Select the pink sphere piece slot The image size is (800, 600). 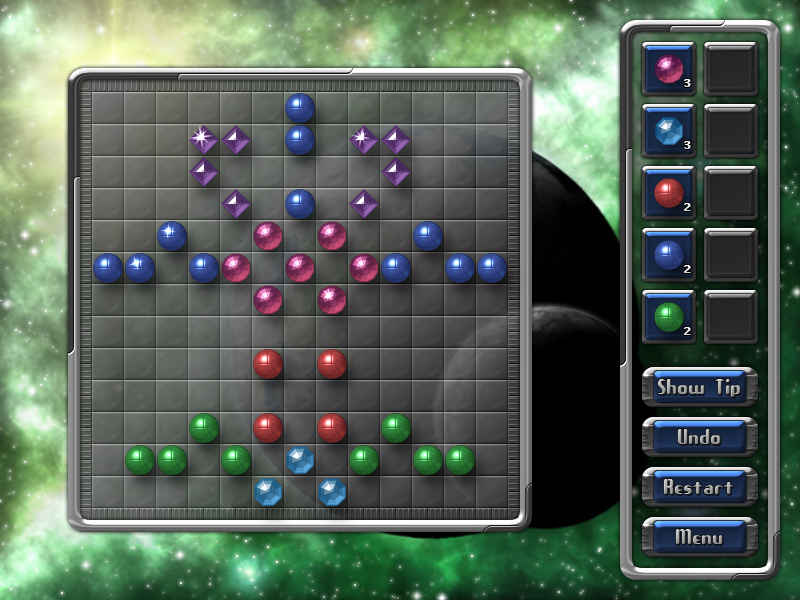tap(668, 68)
